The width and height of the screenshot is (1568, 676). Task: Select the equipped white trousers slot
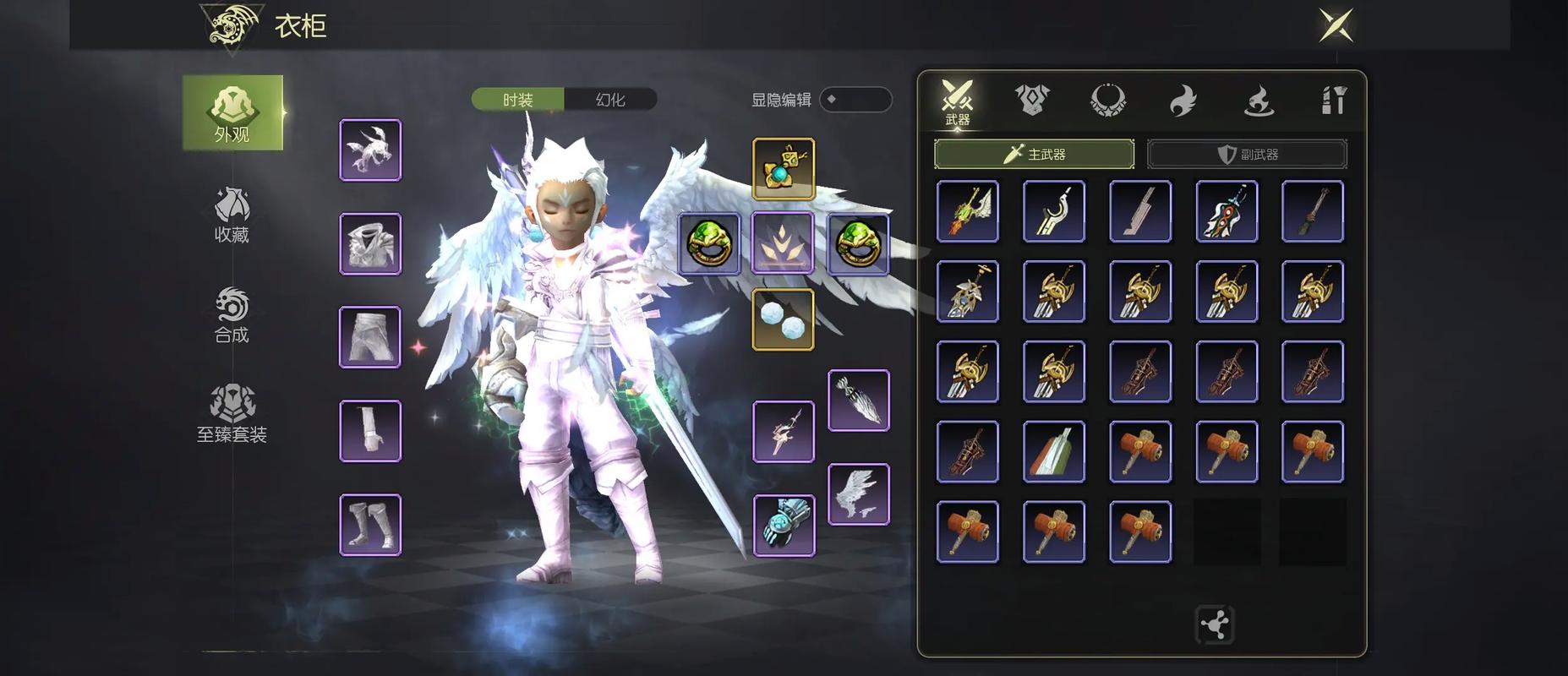tap(370, 337)
